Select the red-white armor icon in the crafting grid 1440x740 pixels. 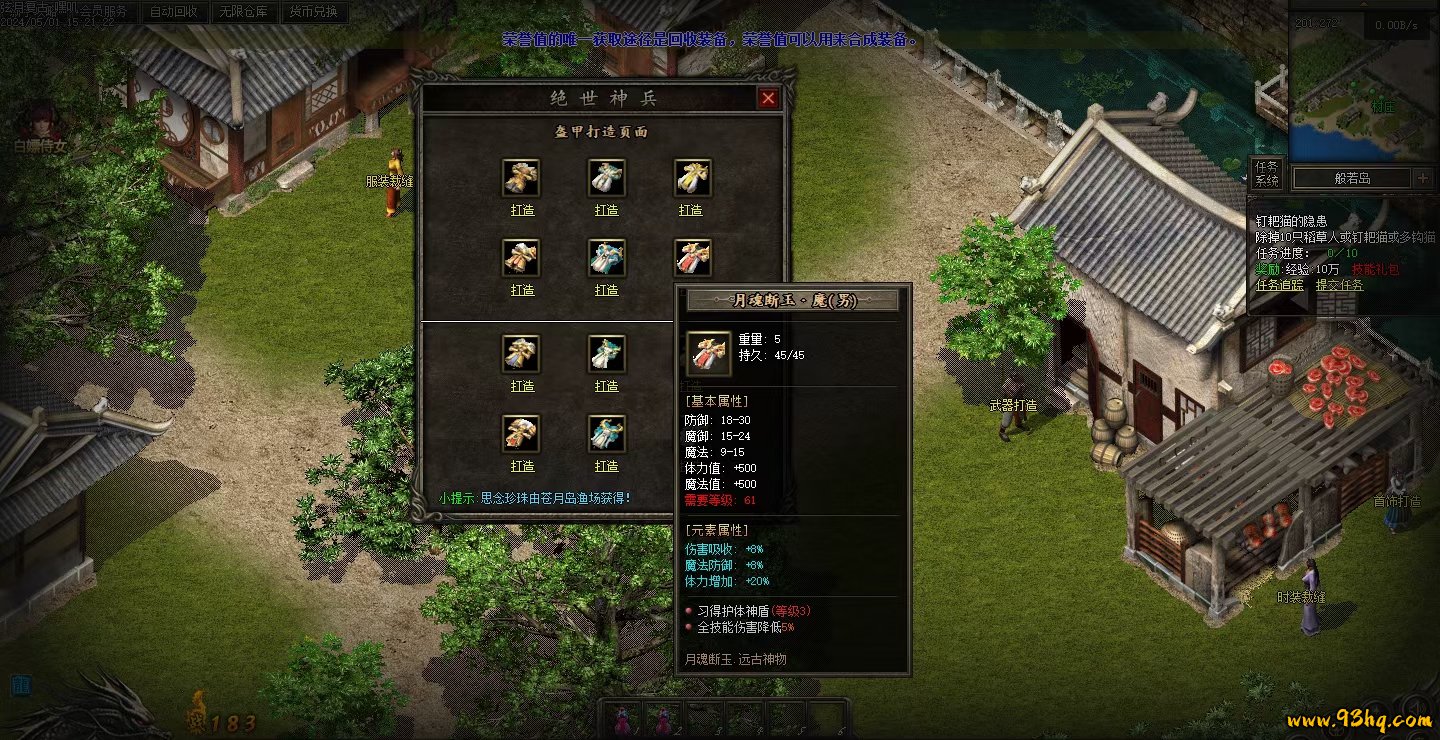692,258
